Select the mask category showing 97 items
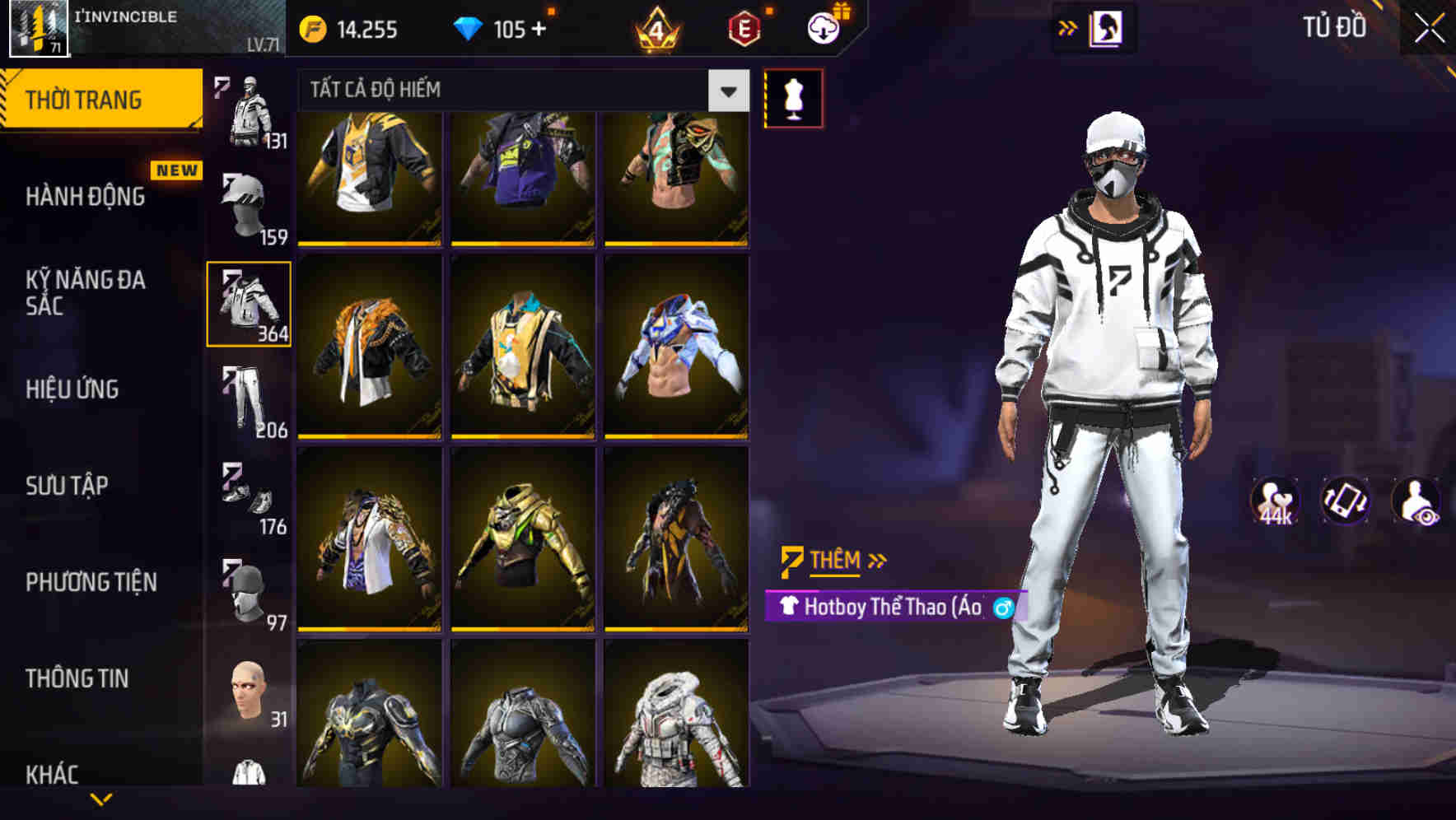Viewport: 1456px width, 820px height. point(250,593)
